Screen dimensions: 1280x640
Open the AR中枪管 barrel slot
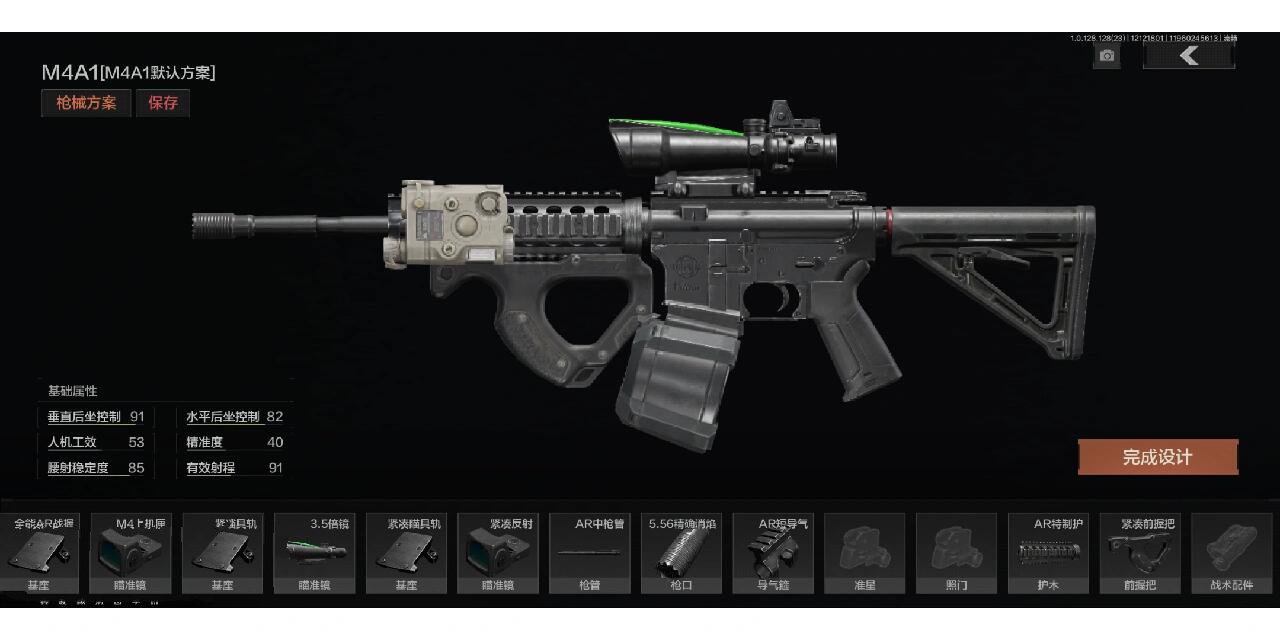(x=590, y=553)
